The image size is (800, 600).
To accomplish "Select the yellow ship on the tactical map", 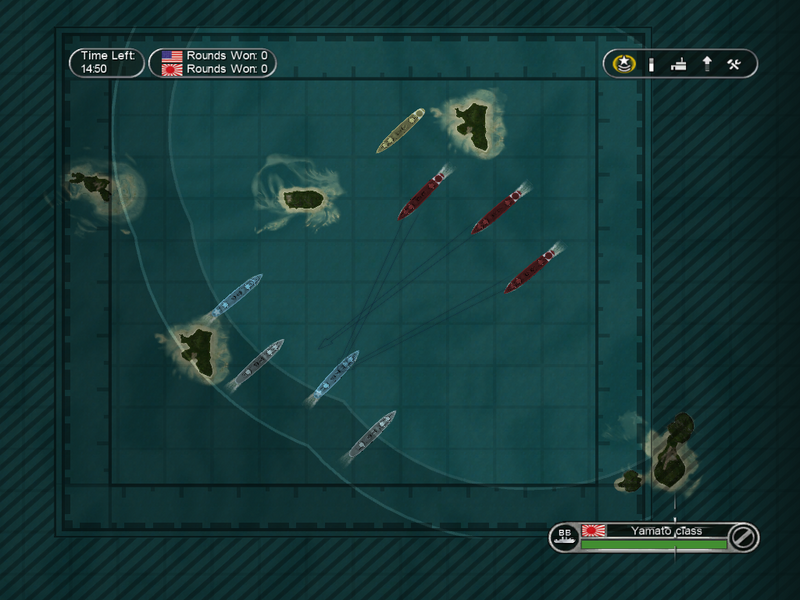I will point(401,130).
